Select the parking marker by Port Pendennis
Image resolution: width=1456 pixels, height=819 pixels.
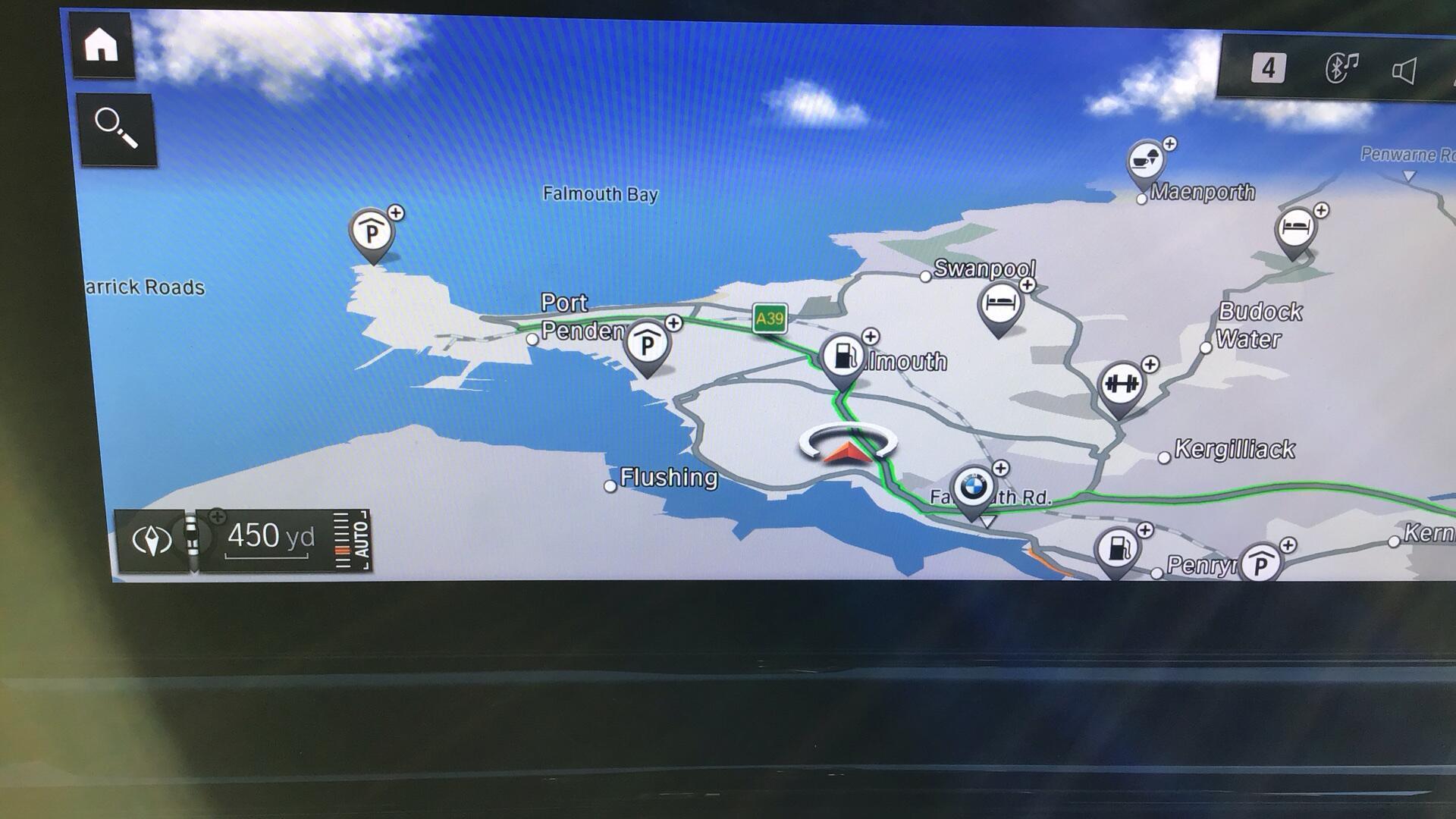pos(647,344)
